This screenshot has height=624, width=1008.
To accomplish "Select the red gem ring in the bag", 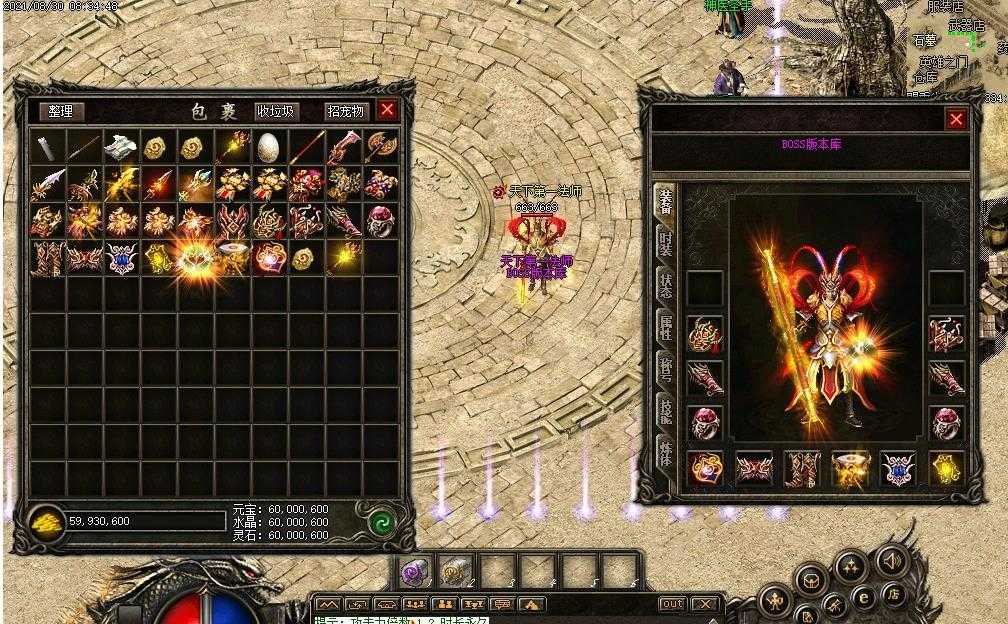I will click(x=380, y=221).
